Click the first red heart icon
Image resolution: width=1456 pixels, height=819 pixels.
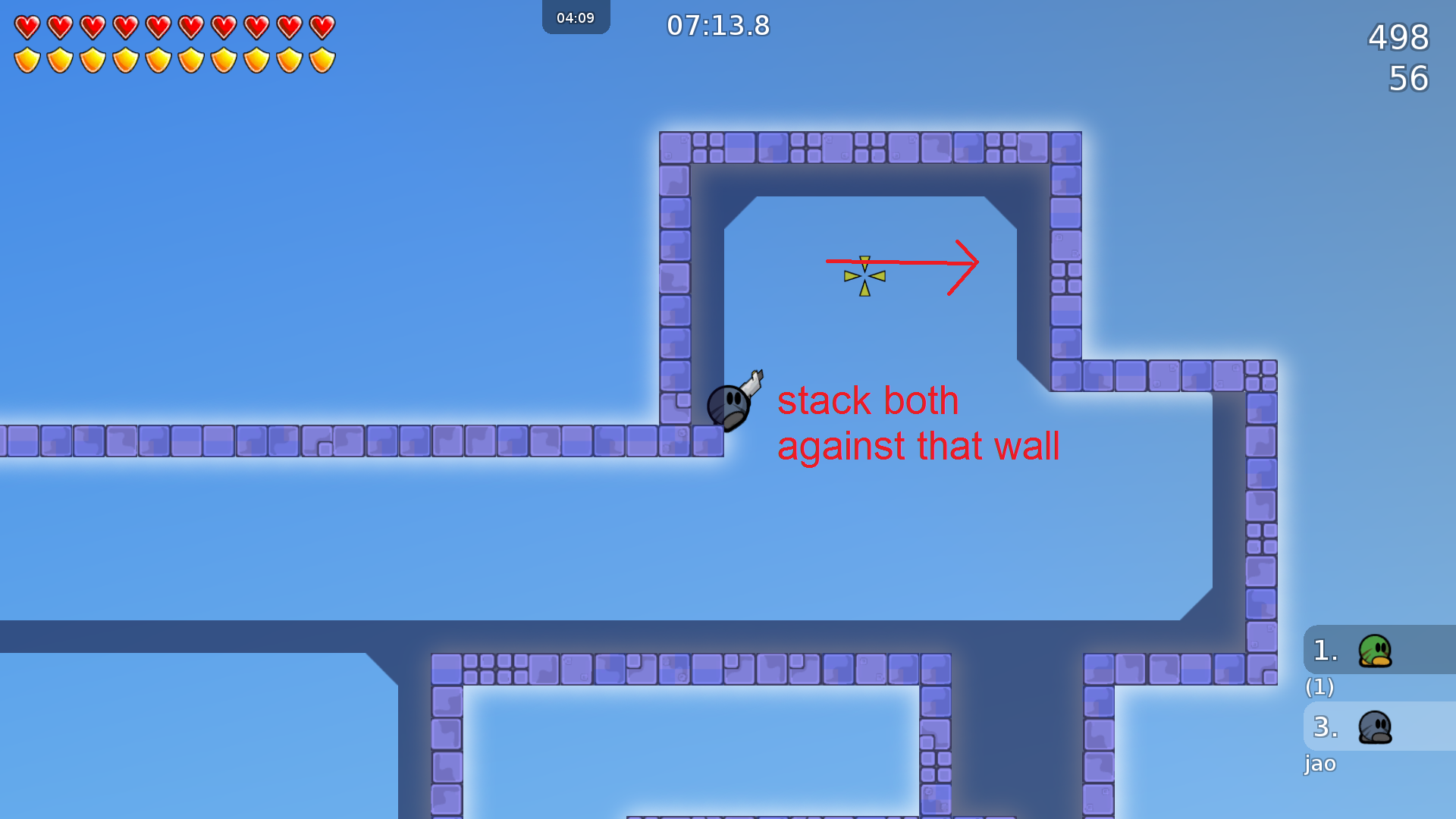tap(27, 27)
